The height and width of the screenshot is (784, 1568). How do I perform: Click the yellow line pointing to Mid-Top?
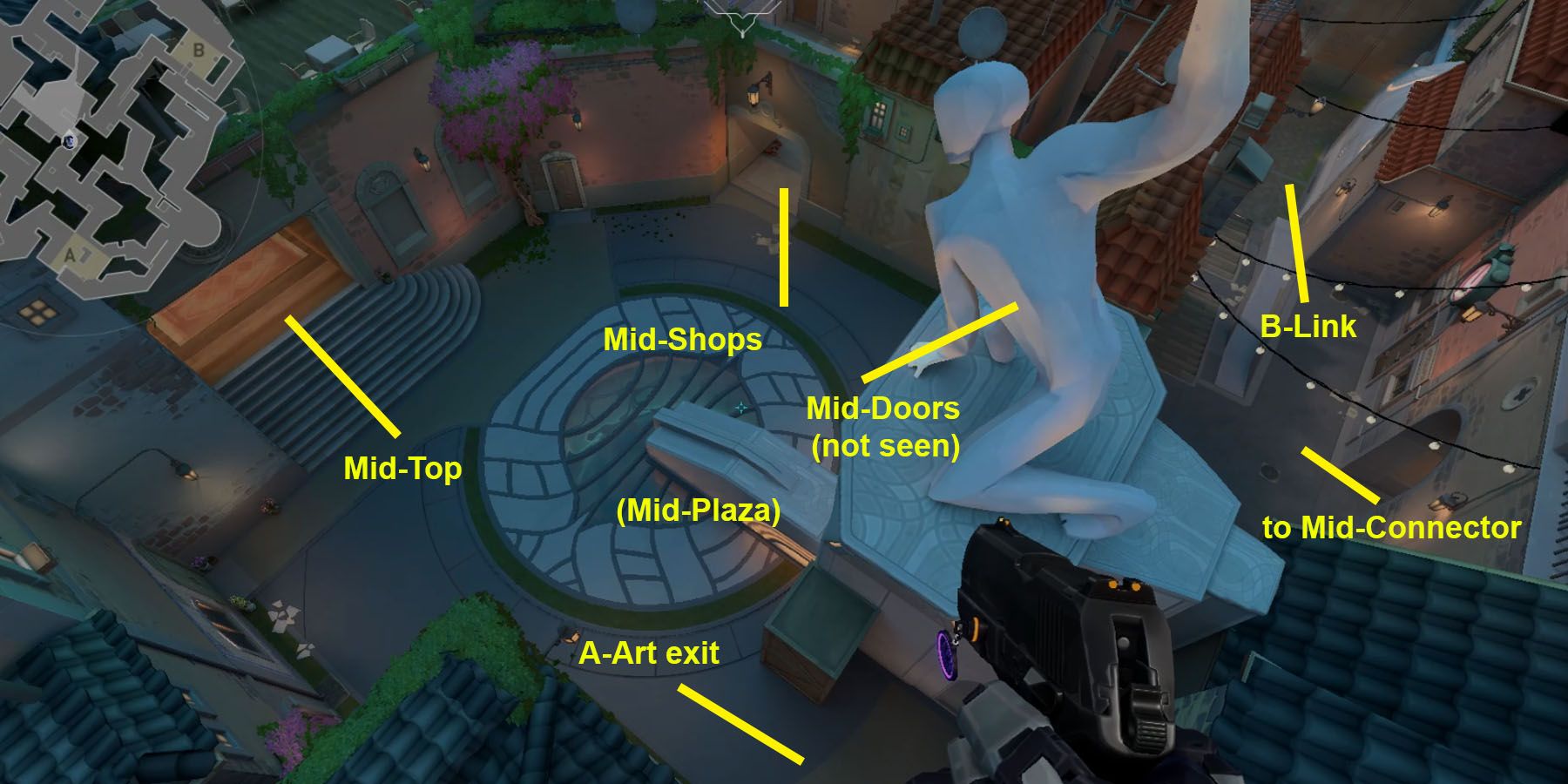pyautogui.click(x=342, y=376)
